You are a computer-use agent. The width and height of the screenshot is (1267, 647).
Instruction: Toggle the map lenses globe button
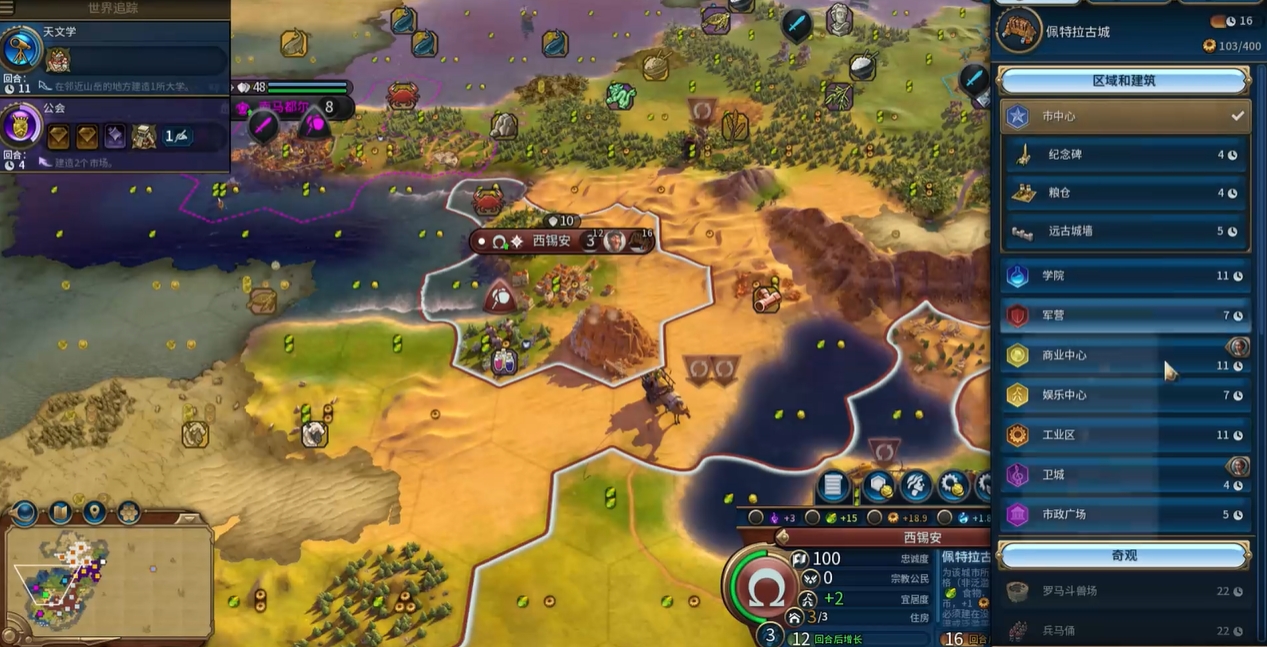[x=24, y=513]
